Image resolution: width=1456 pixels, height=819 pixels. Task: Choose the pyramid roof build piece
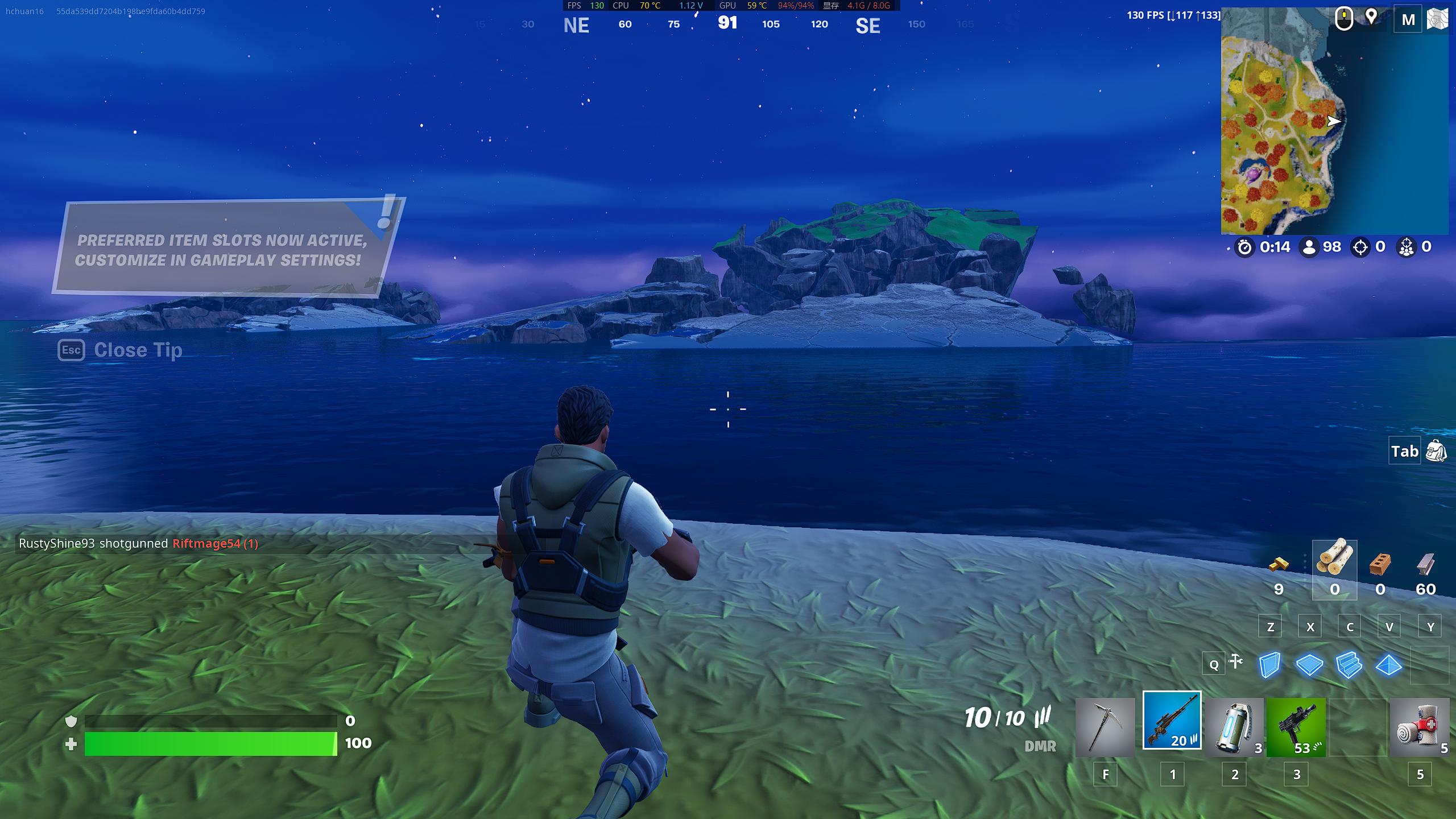(1388, 665)
